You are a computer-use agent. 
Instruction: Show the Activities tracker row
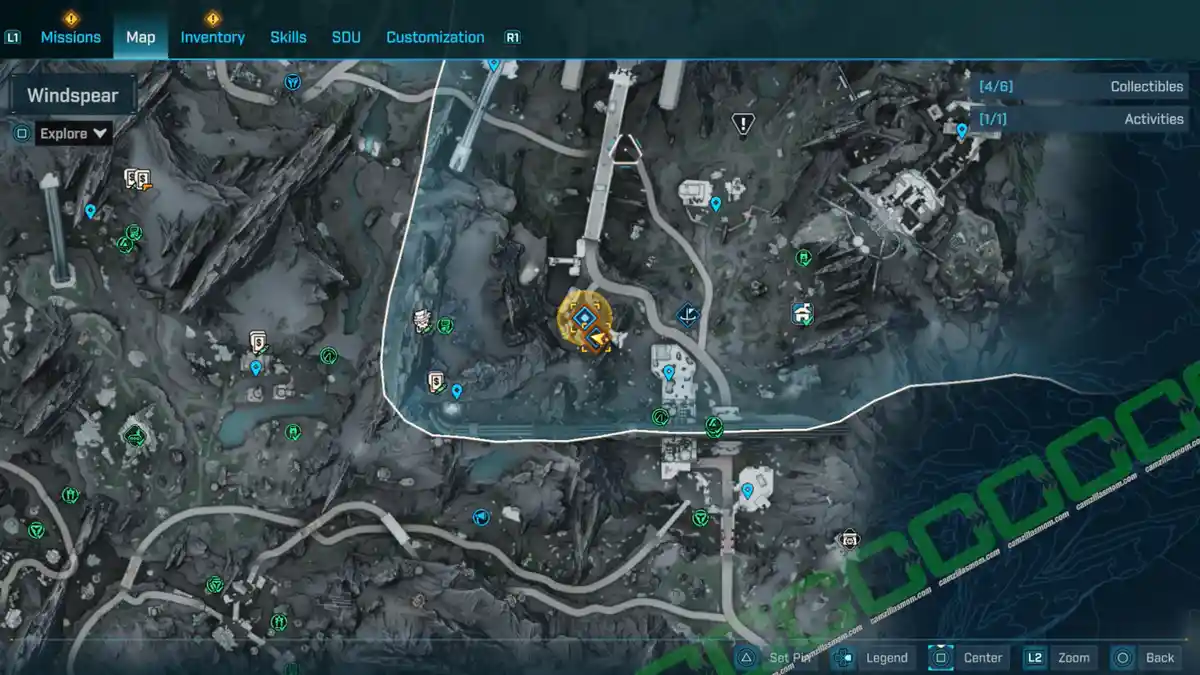1080,119
